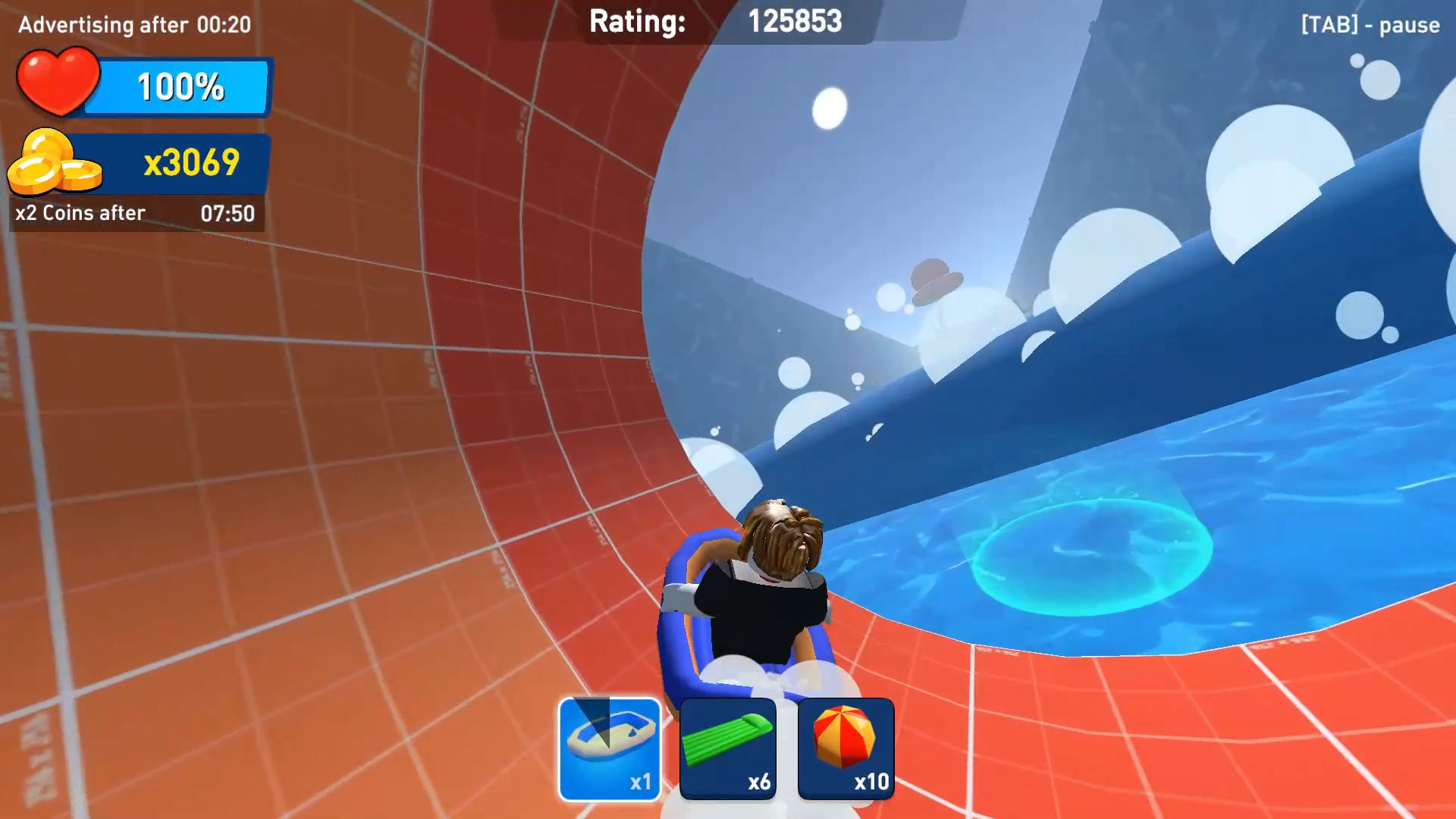Select the inflatable boat item x1

pyautogui.click(x=607, y=748)
